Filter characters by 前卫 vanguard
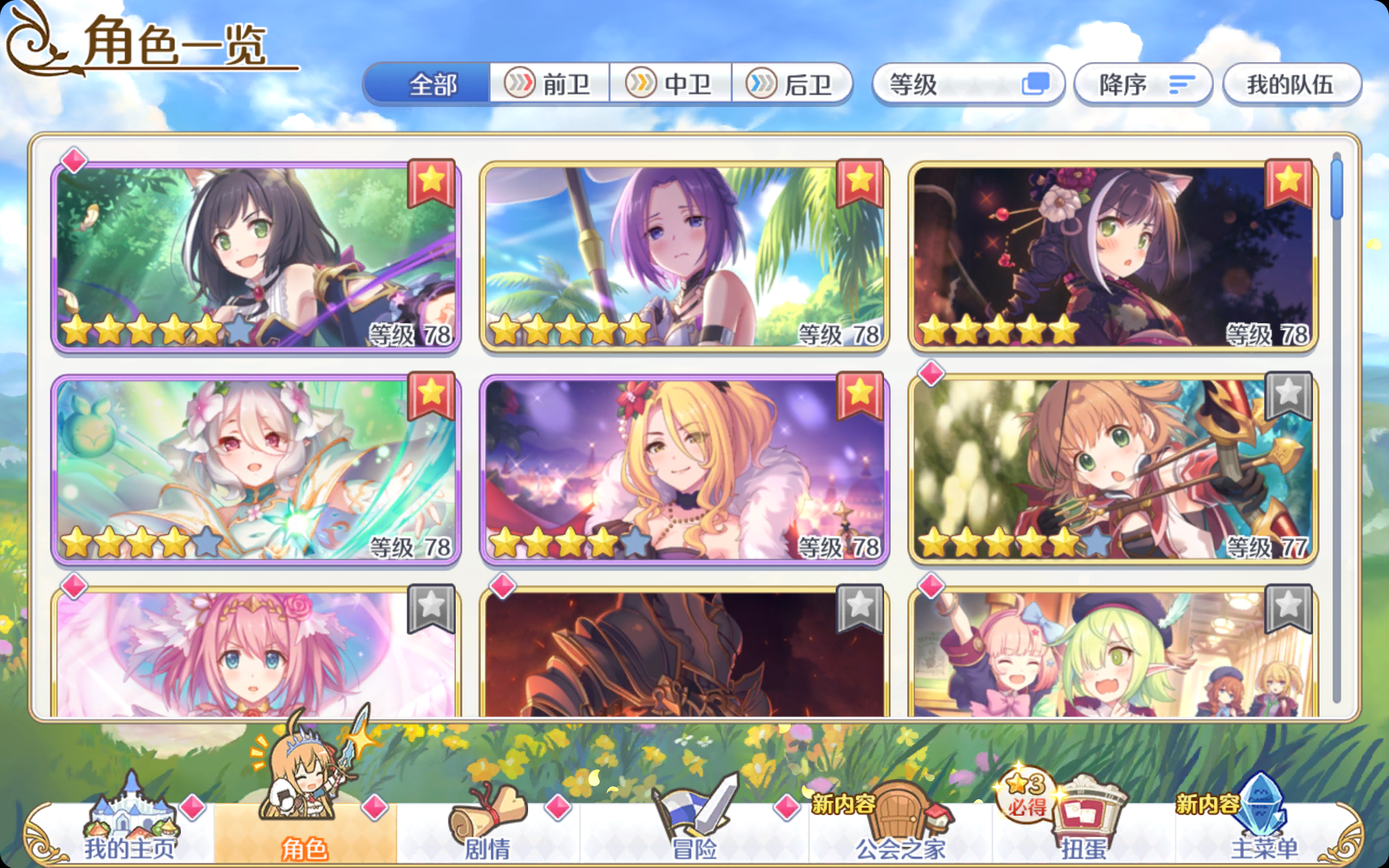Viewport: 1389px width, 868px height. (550, 84)
